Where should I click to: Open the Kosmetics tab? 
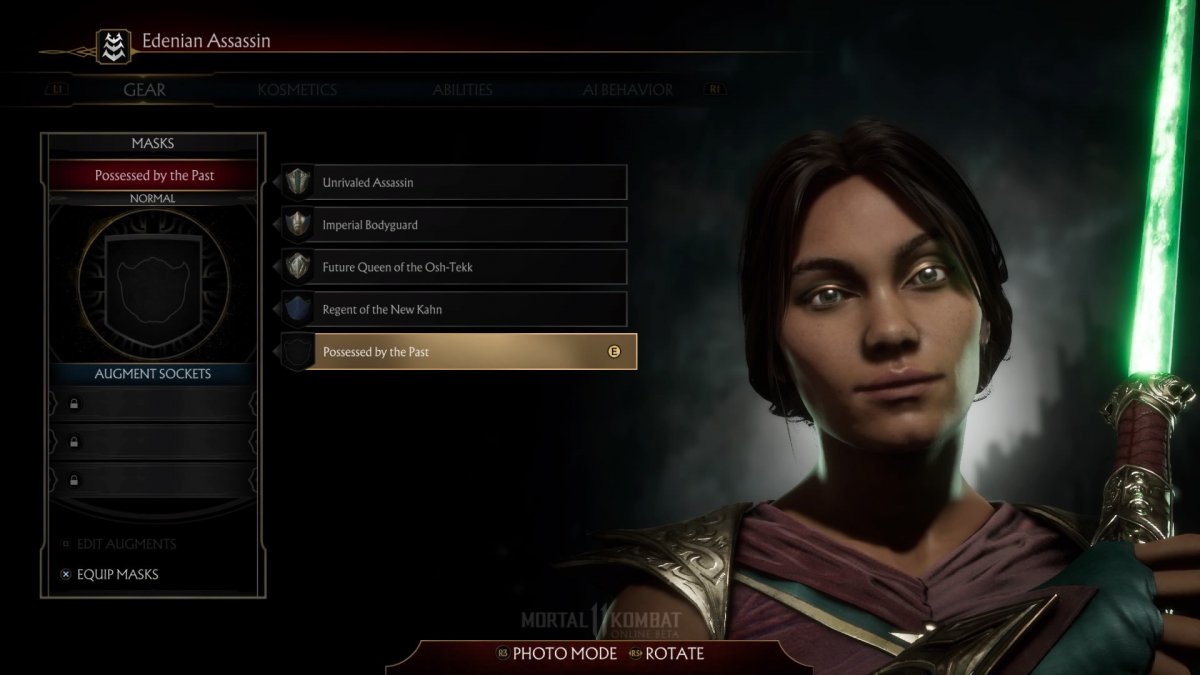pyautogui.click(x=297, y=90)
